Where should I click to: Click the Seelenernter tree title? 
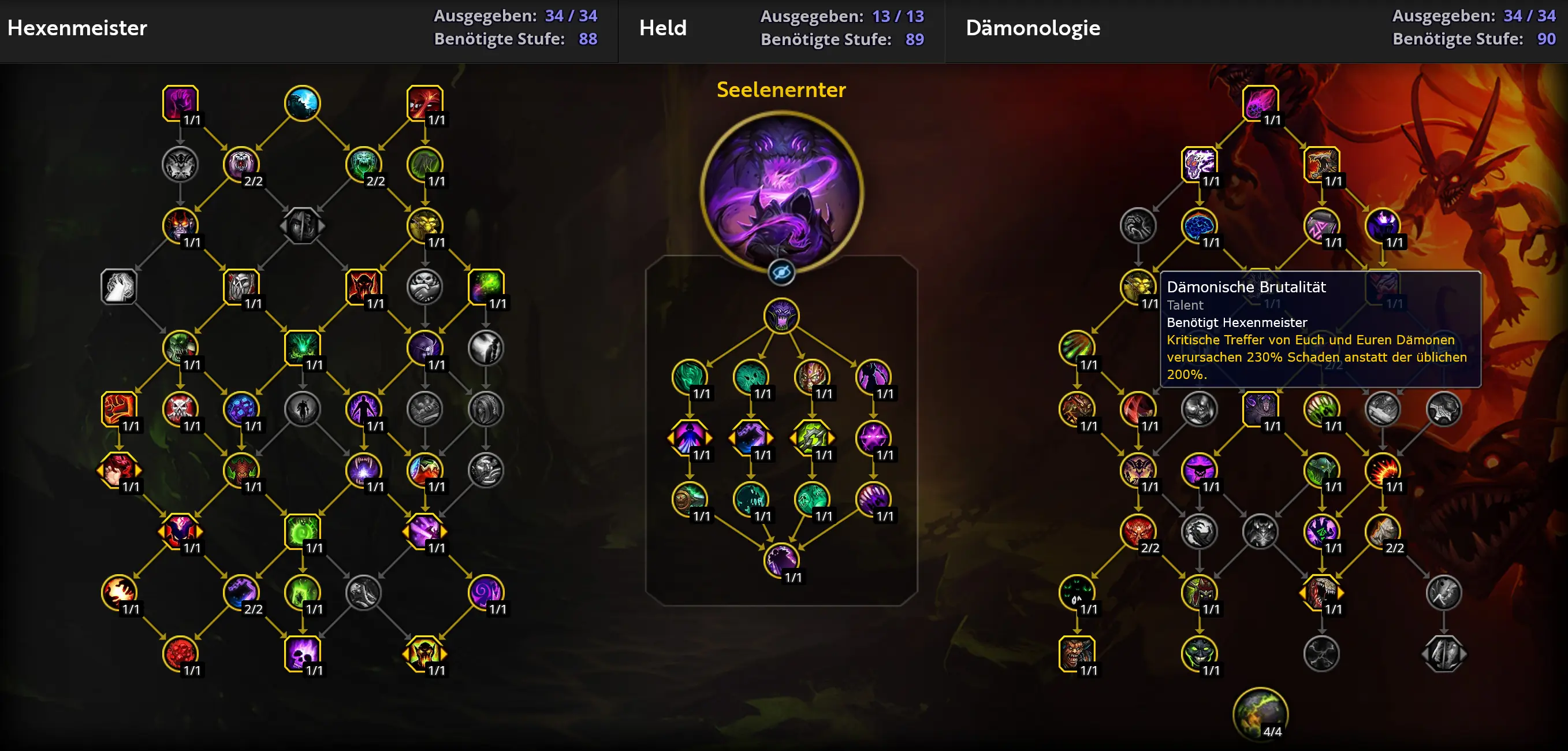pyautogui.click(x=781, y=90)
